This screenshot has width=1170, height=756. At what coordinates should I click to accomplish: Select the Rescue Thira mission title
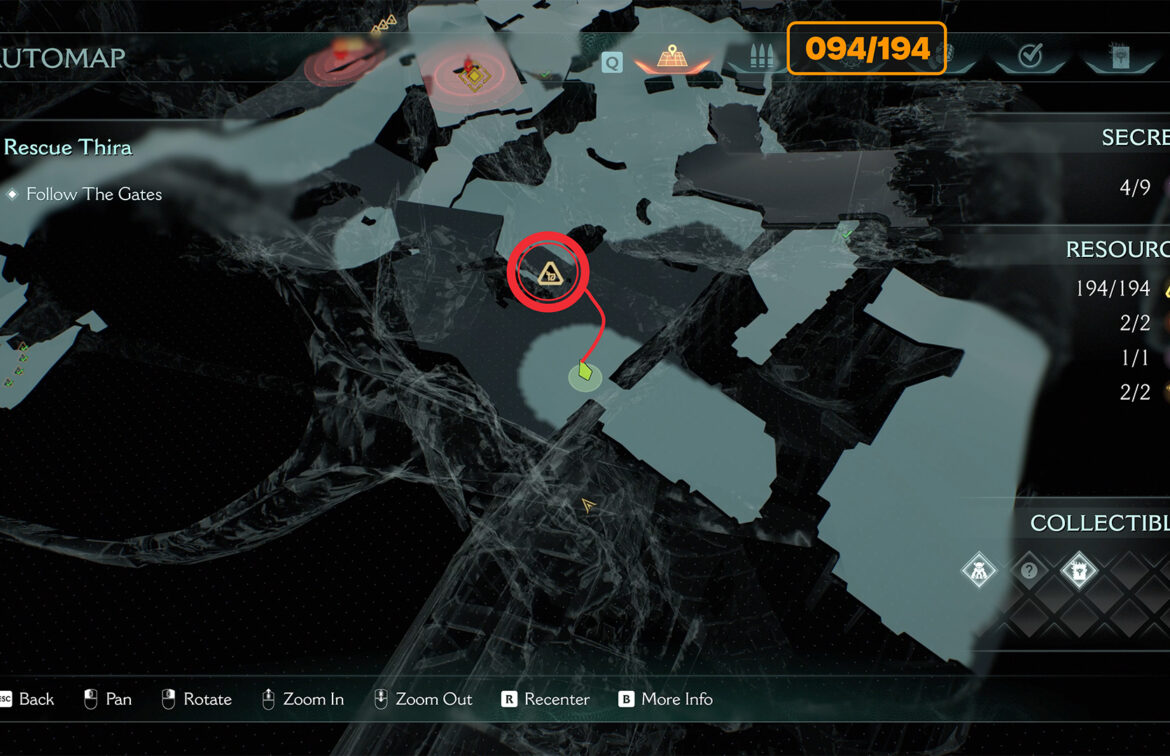(x=68, y=148)
